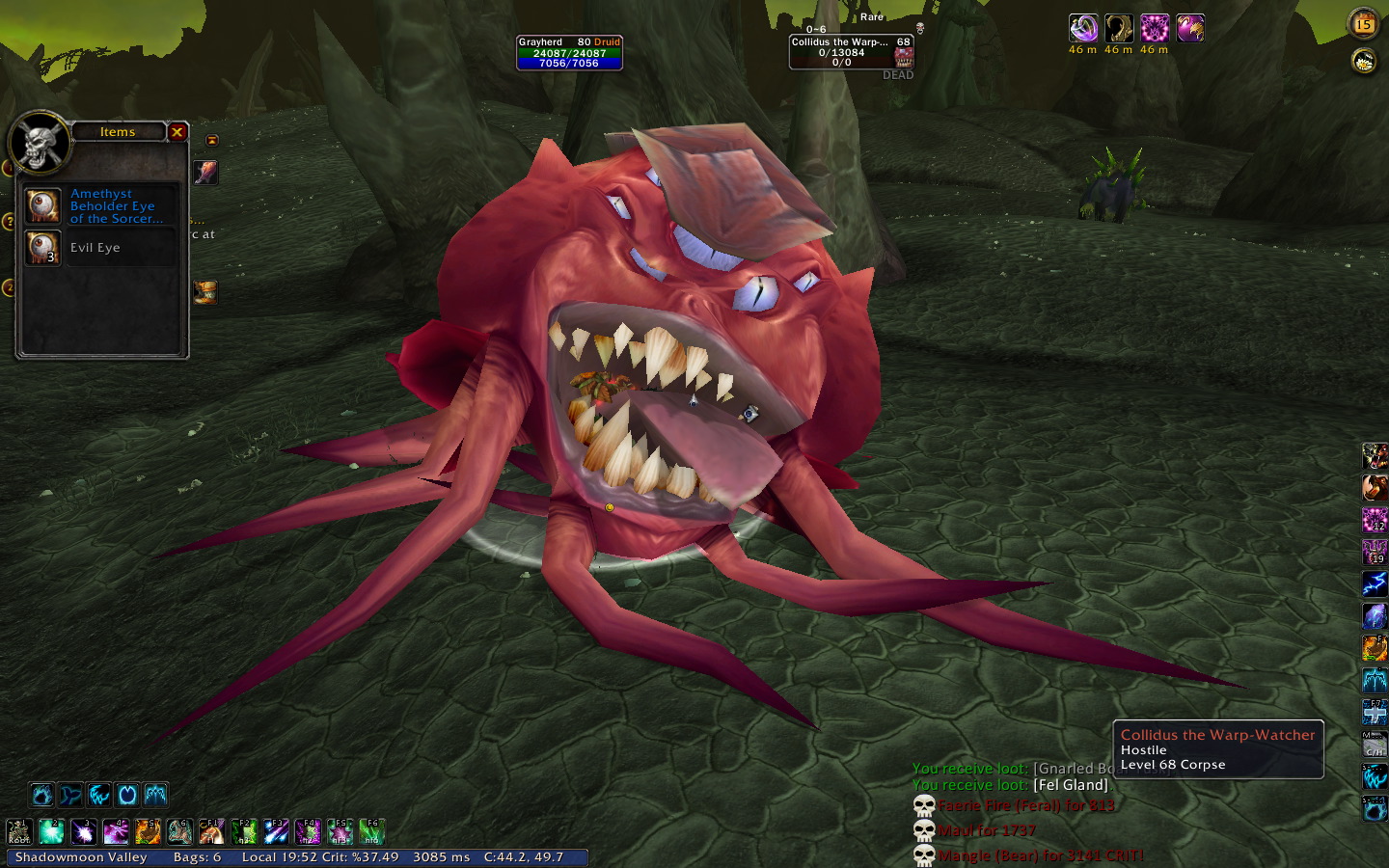Use the green burst spell in slot 2
1389x868 pixels.
click(51, 831)
